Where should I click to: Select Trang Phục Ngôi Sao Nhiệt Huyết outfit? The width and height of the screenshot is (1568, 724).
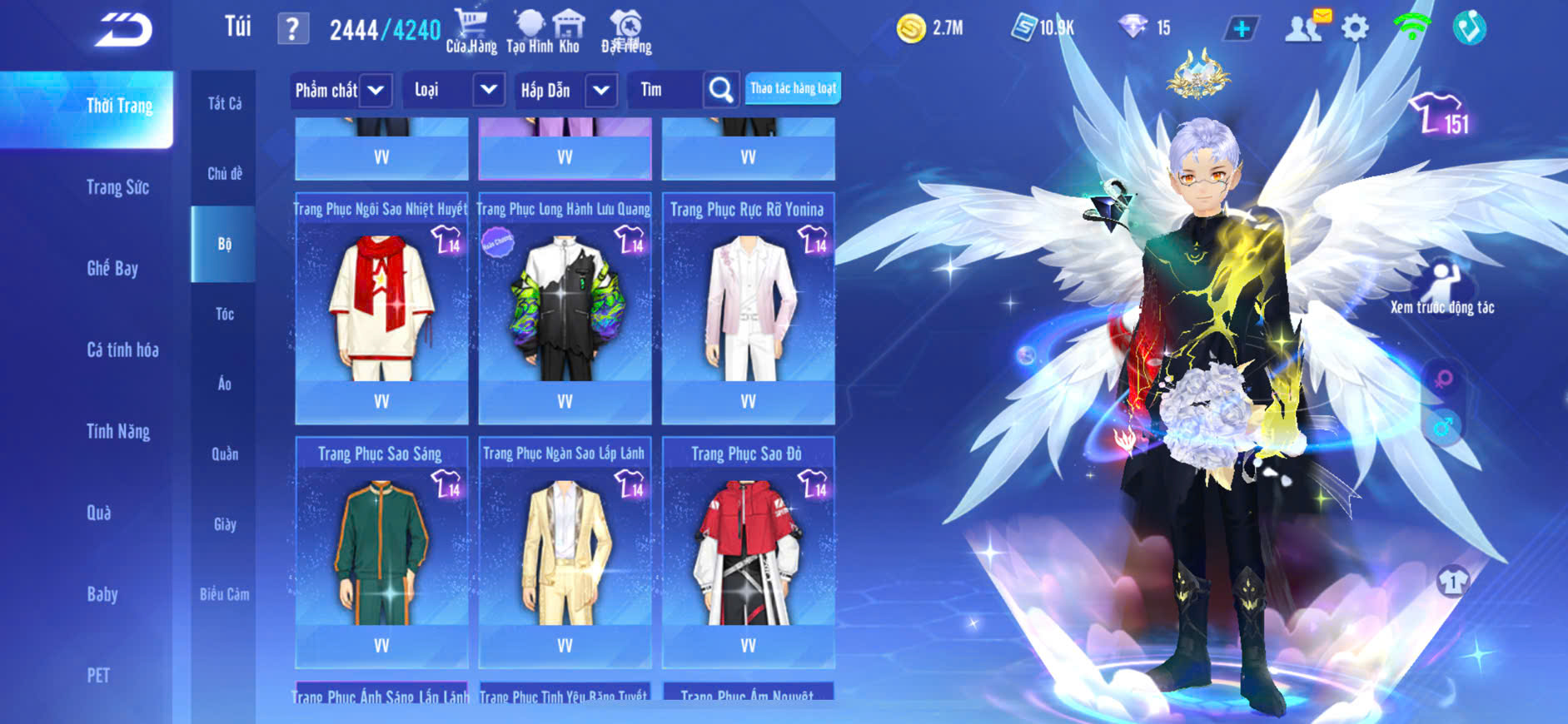click(381, 308)
